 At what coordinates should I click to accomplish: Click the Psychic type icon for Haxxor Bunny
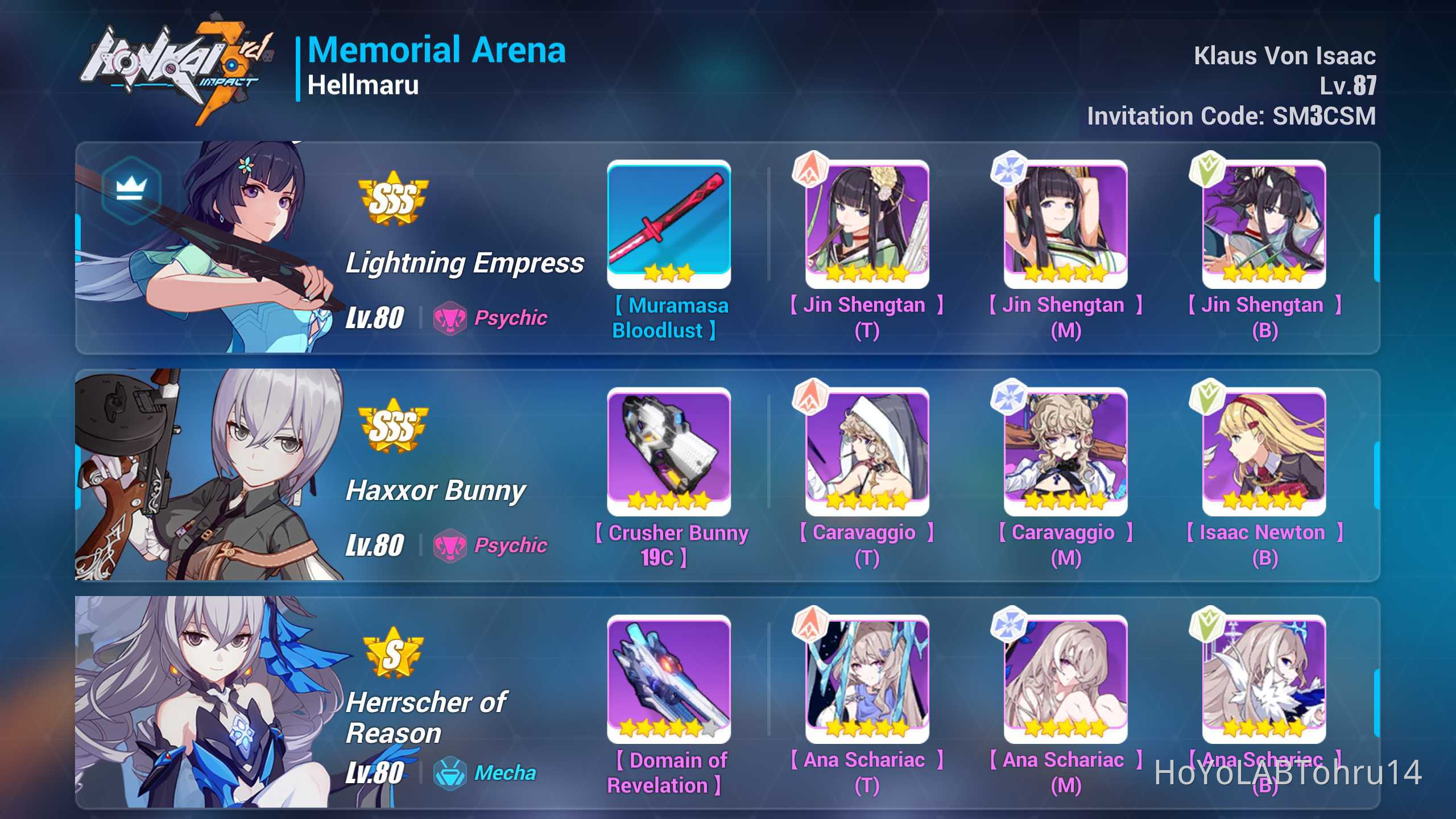point(451,545)
